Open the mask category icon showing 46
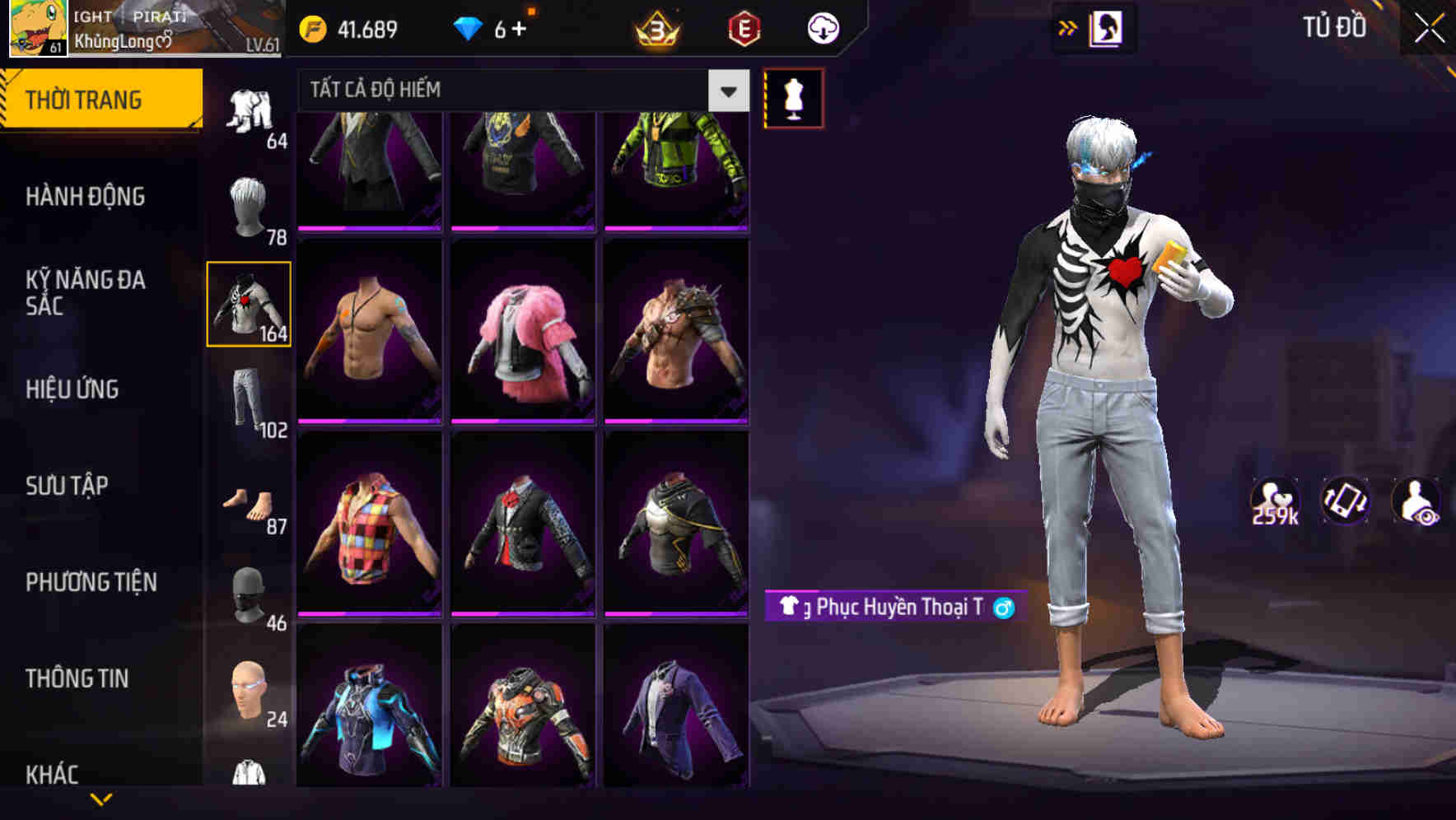 [x=249, y=596]
